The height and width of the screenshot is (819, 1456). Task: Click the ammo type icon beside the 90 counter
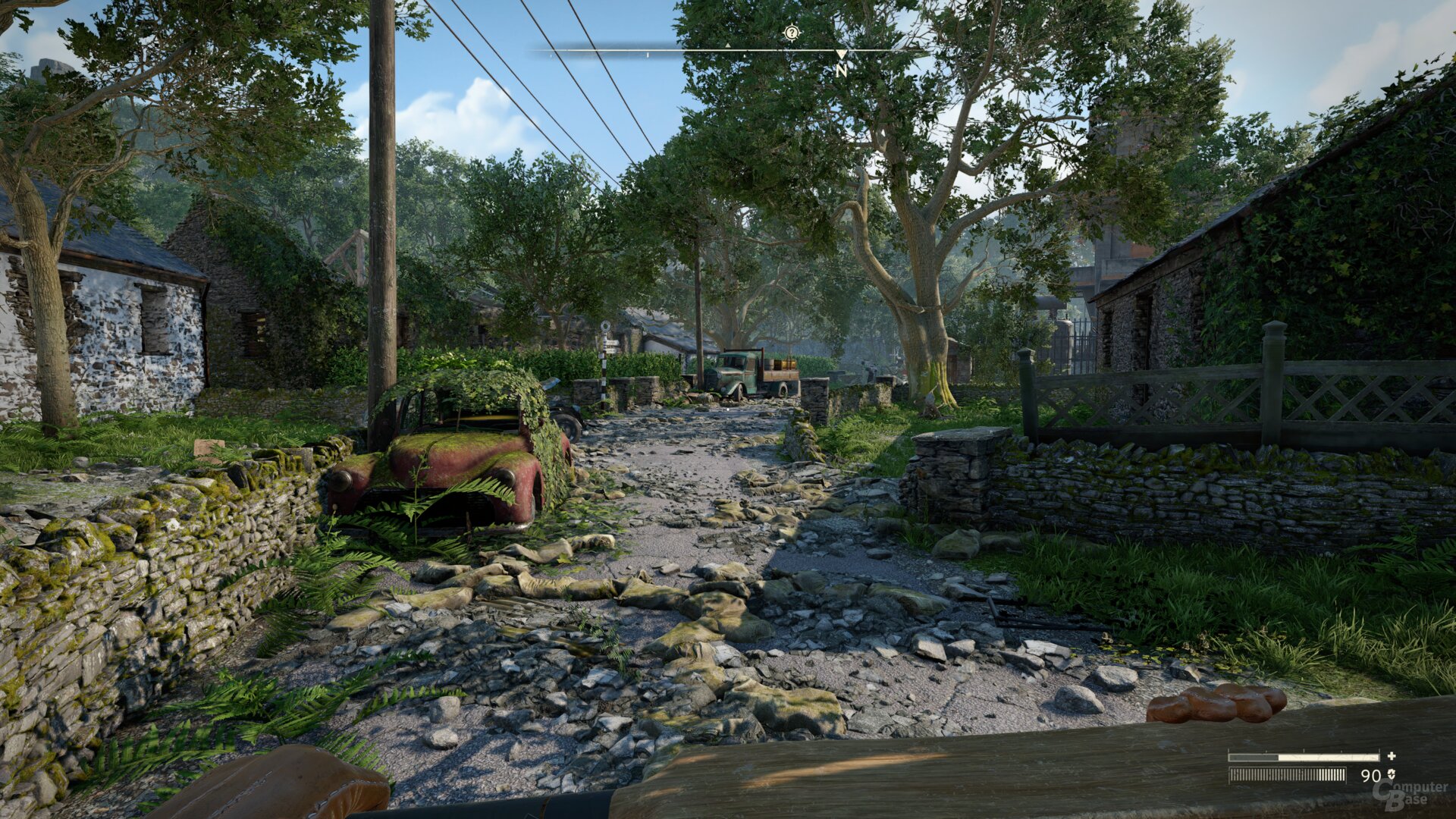coord(1392,774)
